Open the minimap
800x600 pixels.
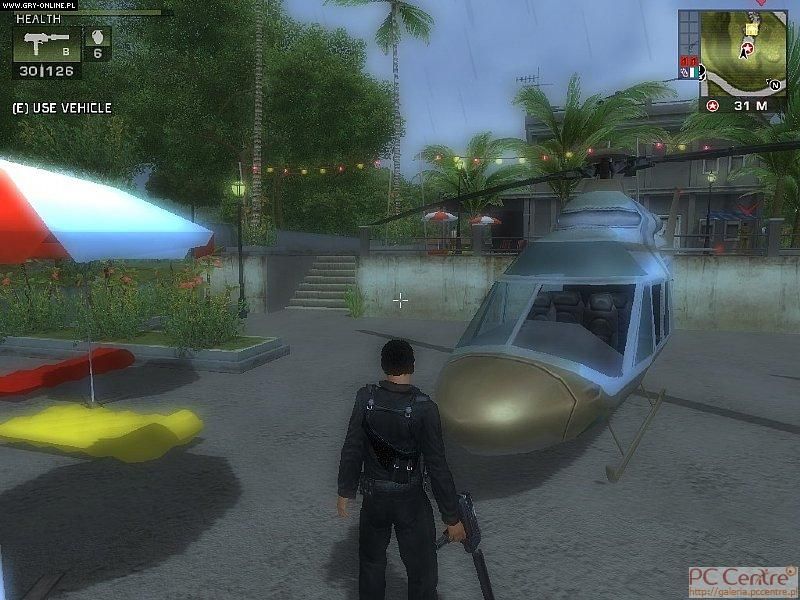point(746,53)
